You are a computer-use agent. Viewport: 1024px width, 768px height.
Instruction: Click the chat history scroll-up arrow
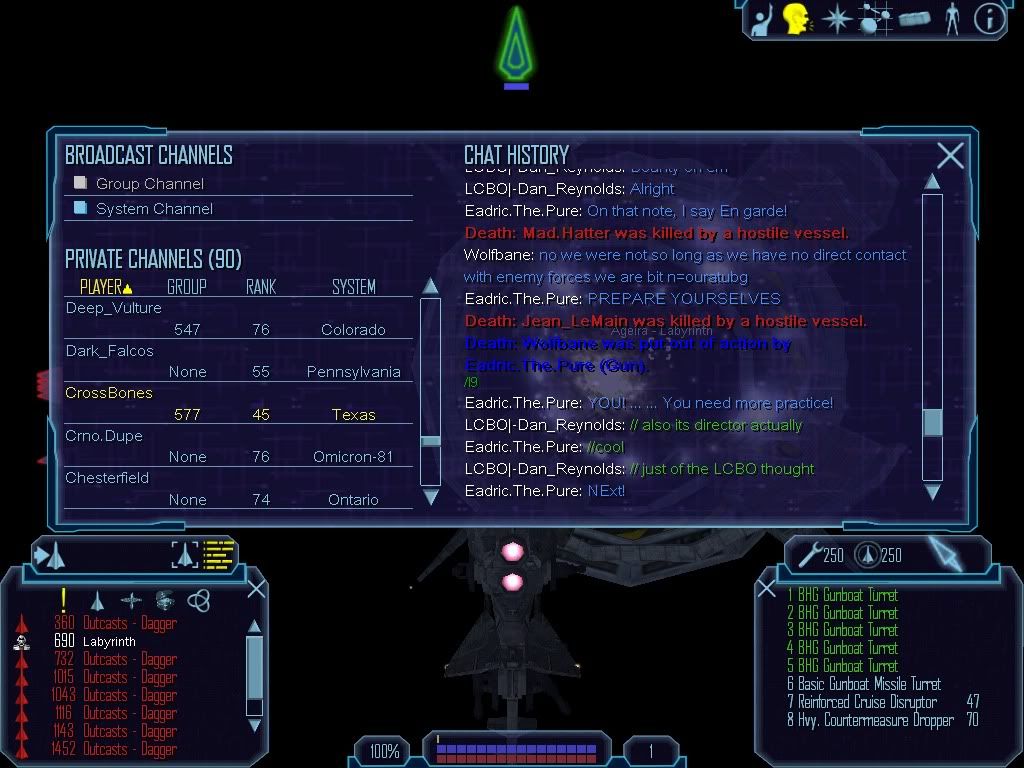pyautogui.click(x=932, y=182)
